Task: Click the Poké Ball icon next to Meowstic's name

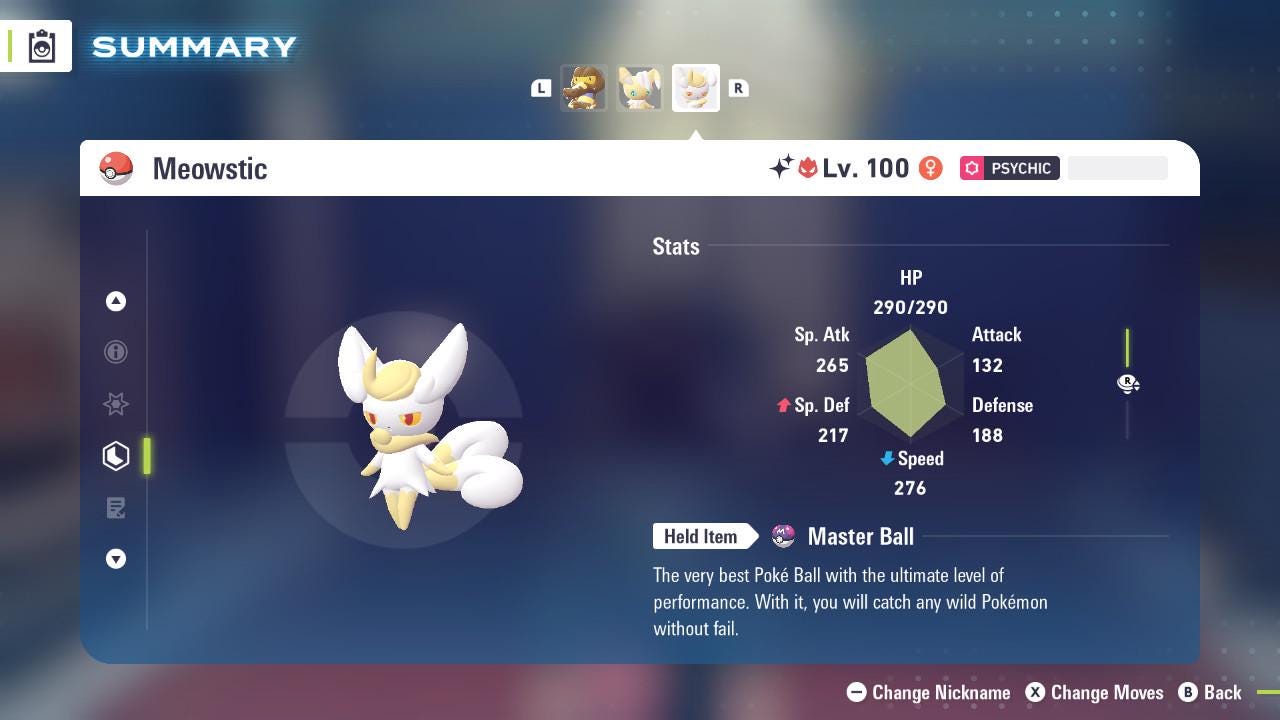Action: coord(115,168)
